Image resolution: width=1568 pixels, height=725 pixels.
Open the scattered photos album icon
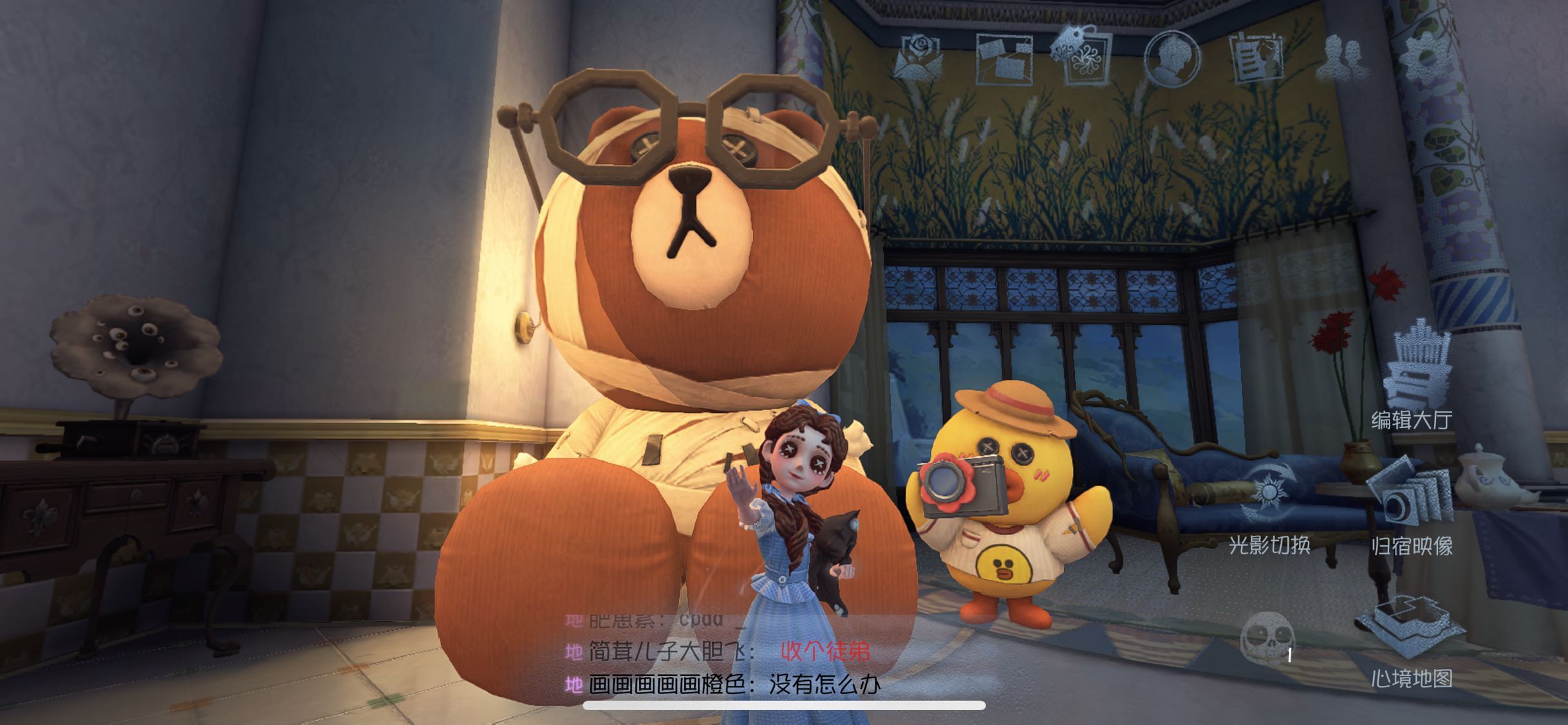pos(1003,59)
